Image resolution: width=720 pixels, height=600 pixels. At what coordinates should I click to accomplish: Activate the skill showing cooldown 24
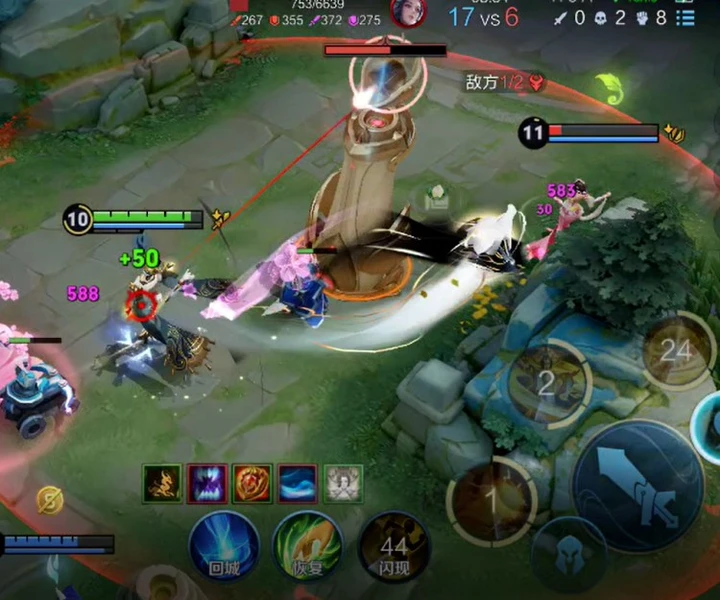677,350
